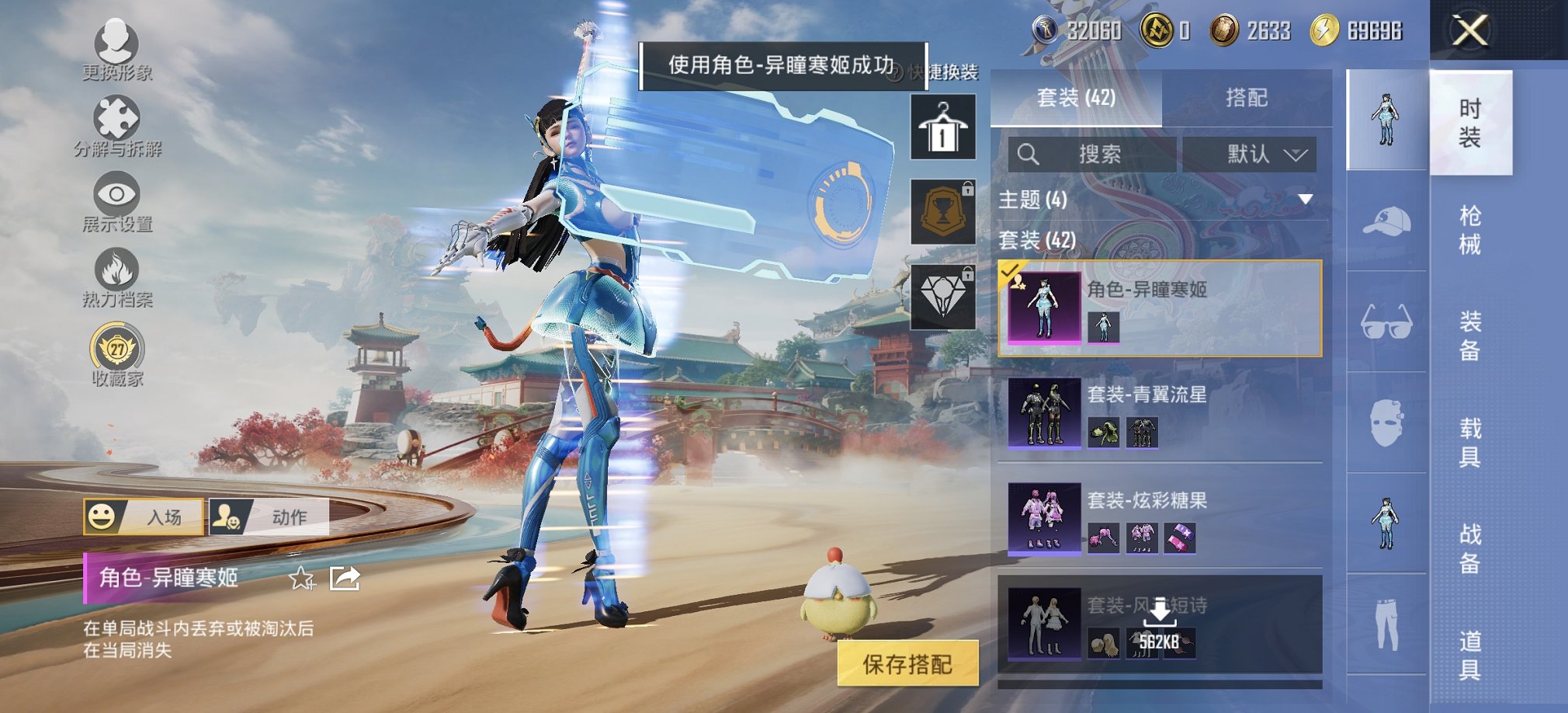Viewport: 1568px width, 713px height.
Task: Open 展示设置 display settings
Action: tap(115, 194)
